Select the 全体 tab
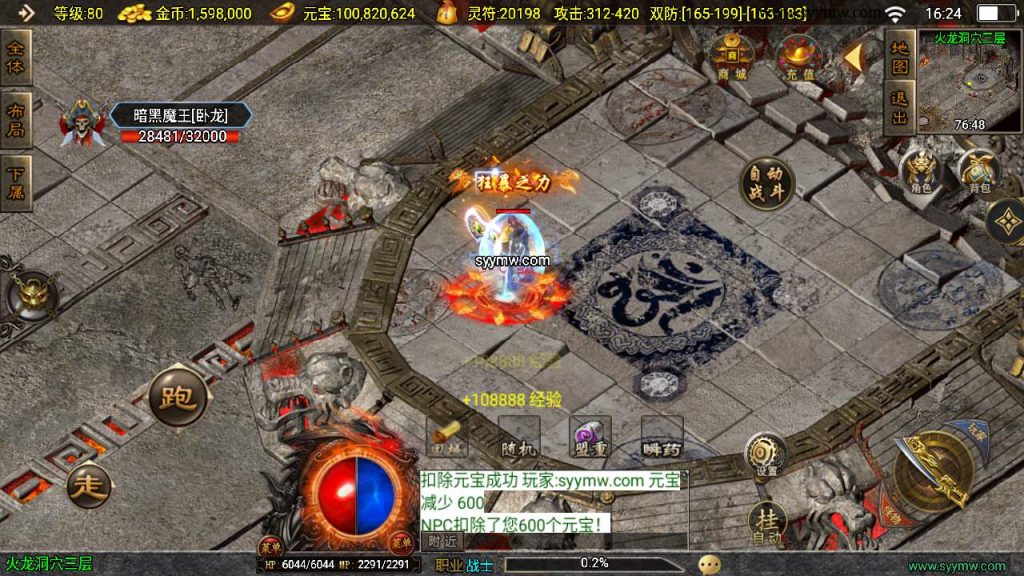Screen dimensions: 1024x576 (x=16, y=57)
